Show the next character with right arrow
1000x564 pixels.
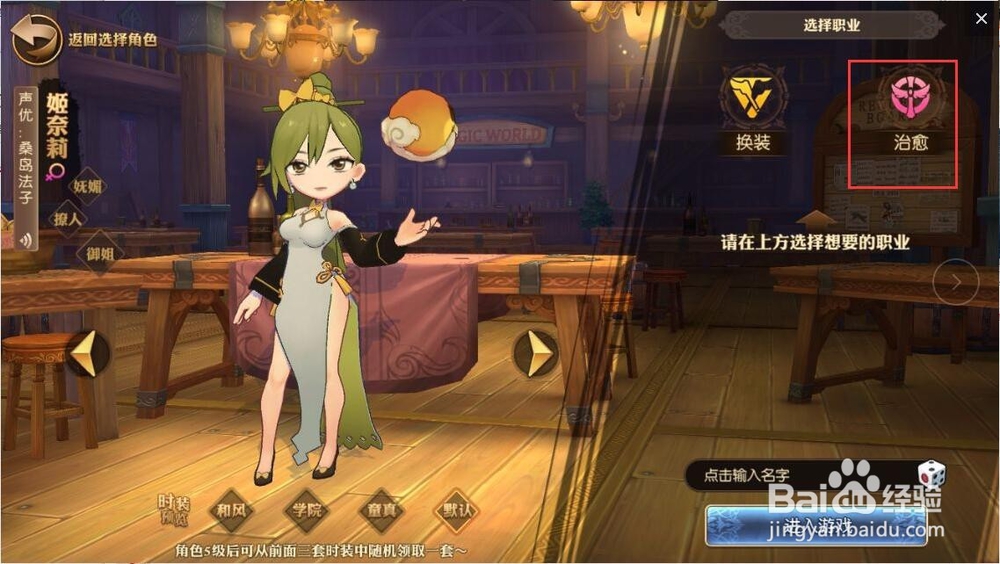536,353
